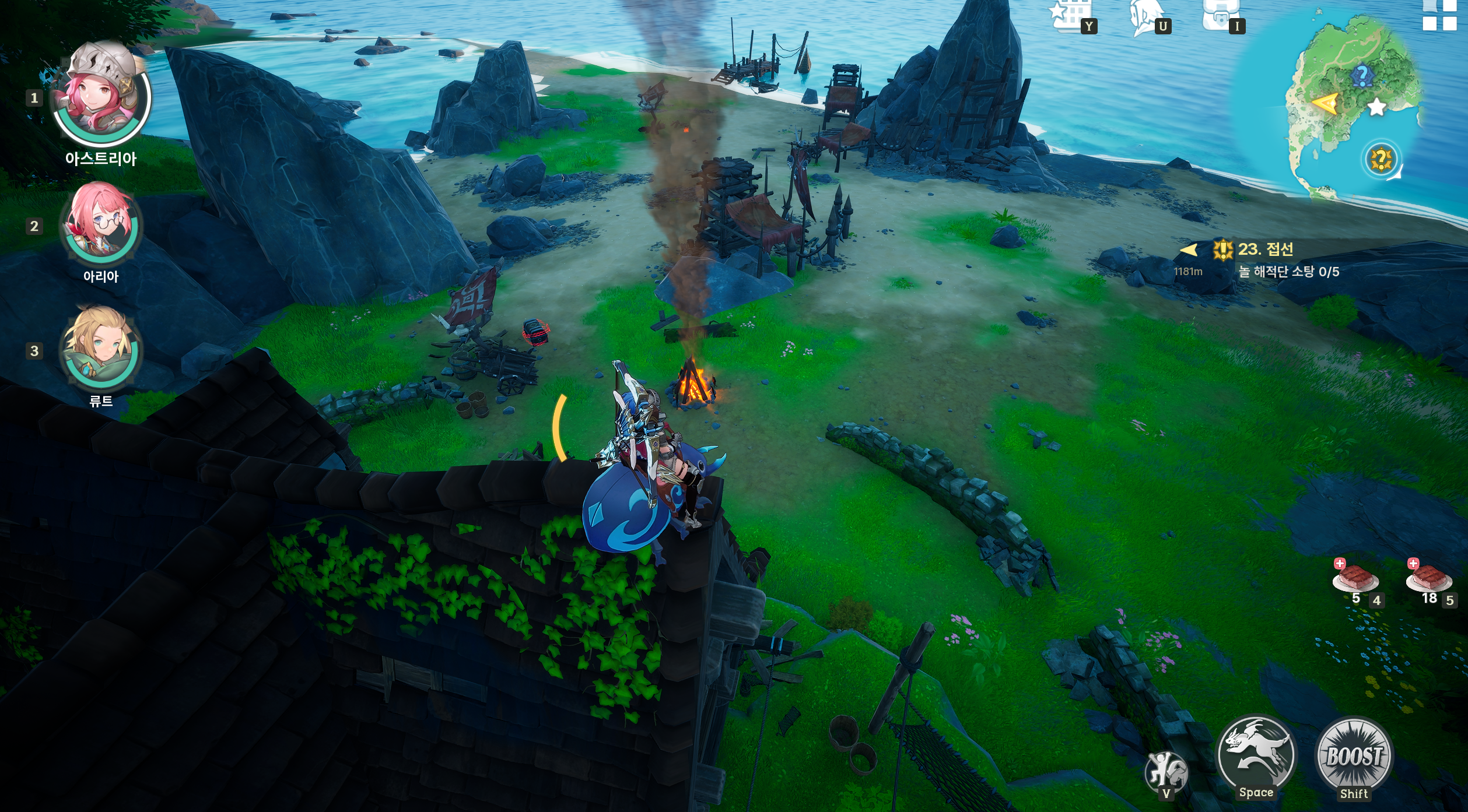Image resolution: width=1468 pixels, height=812 pixels.
Task: Open the four-square grid main menu
Action: 1439,14
